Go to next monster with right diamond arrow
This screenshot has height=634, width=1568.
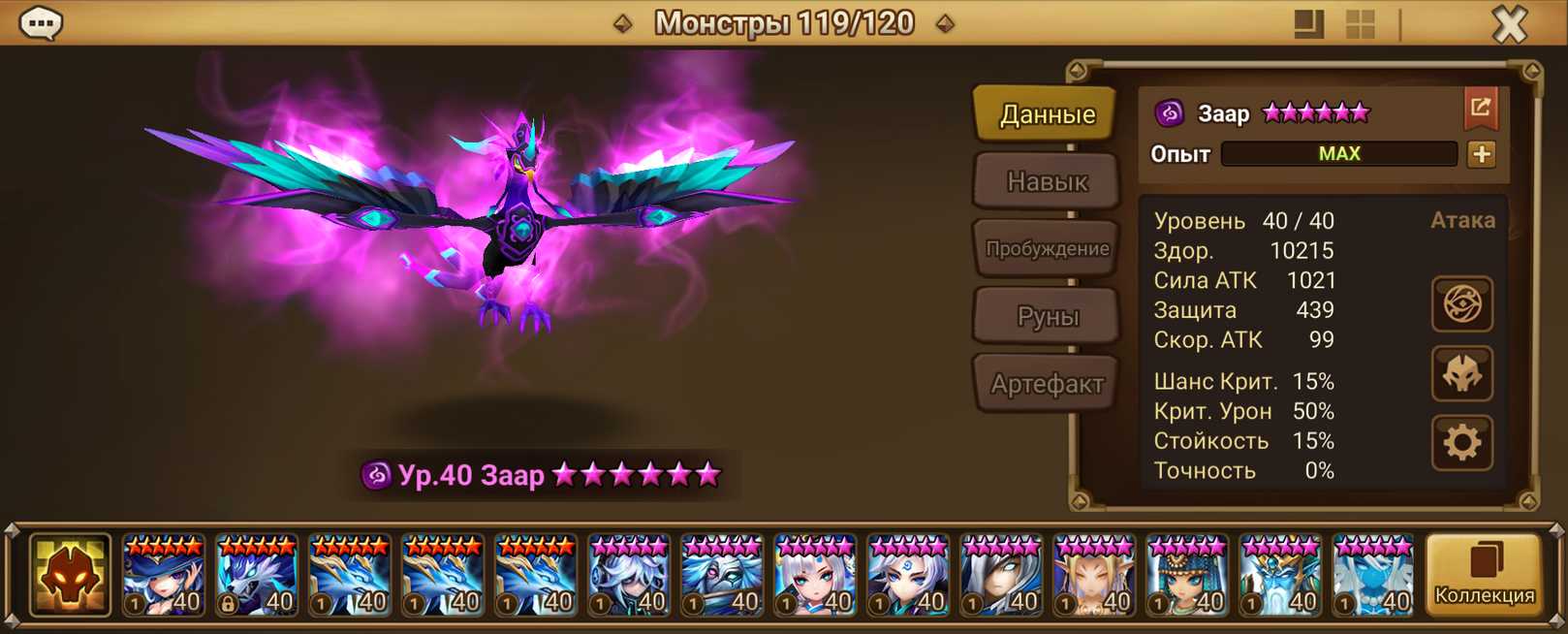point(945,23)
